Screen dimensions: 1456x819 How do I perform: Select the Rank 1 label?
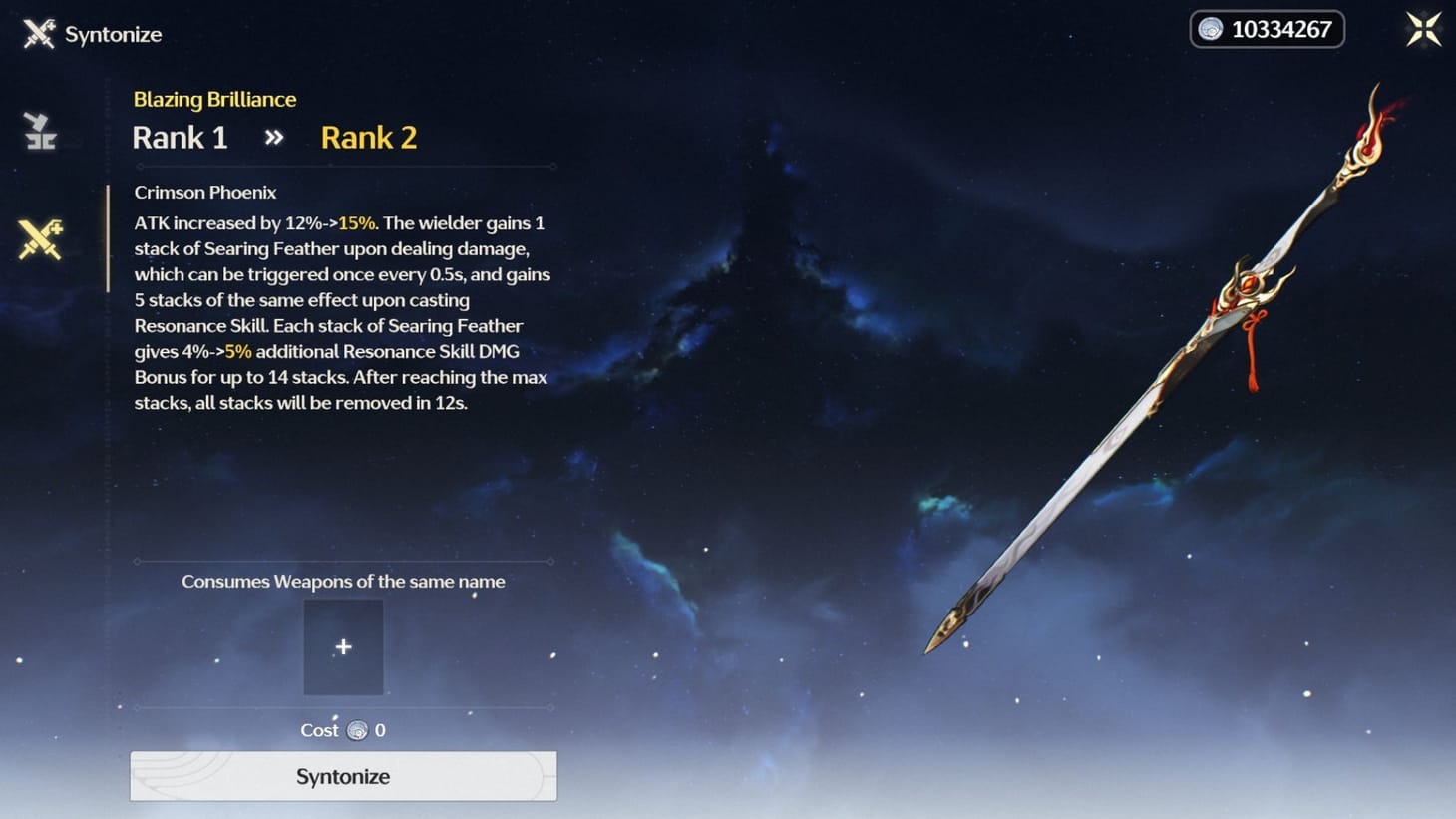click(180, 137)
